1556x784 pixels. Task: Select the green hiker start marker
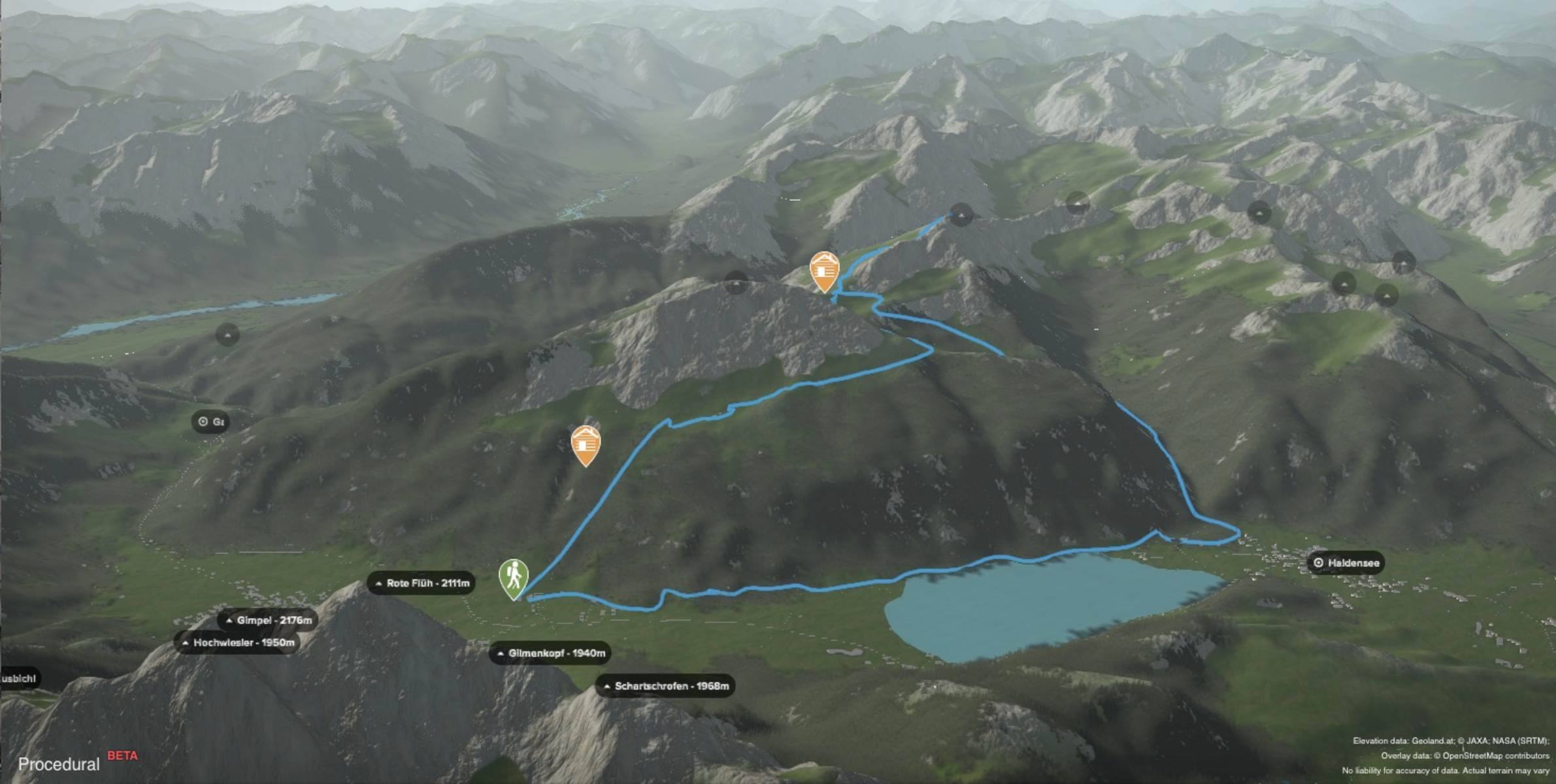click(514, 578)
